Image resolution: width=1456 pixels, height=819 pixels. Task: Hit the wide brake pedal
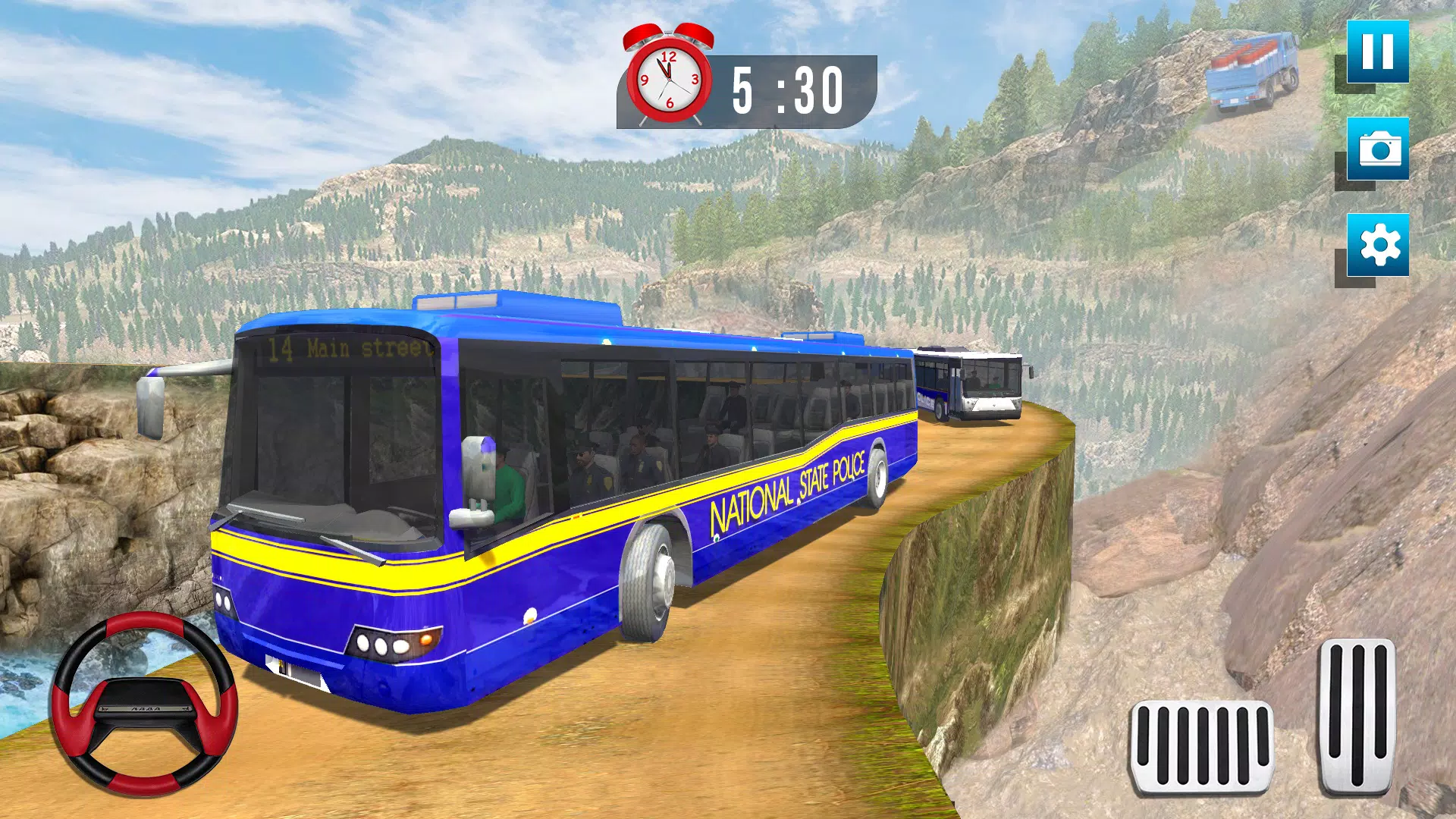(x=1201, y=748)
